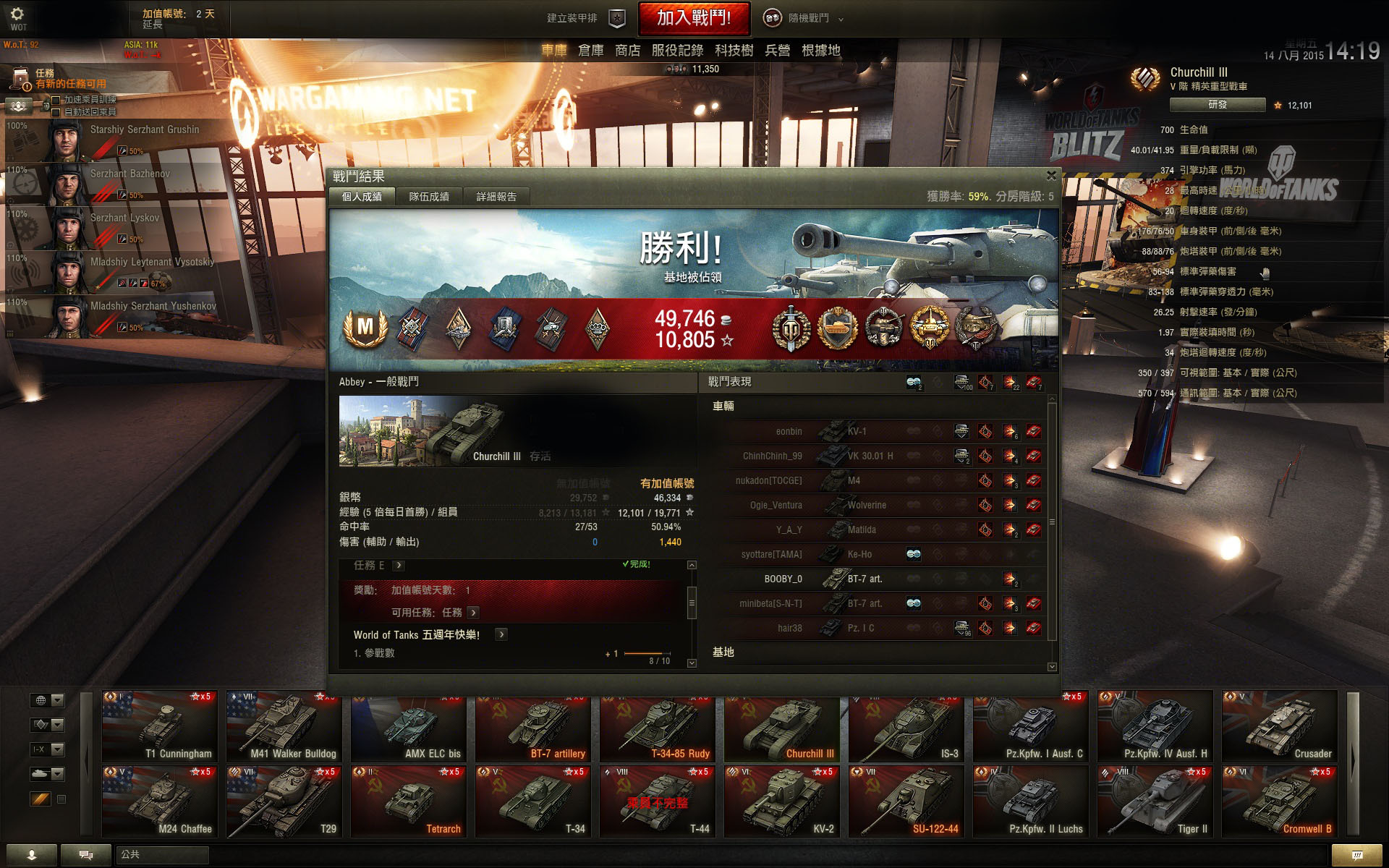
Task: Select the Tiger II tank thumbnail
Action: click(x=1155, y=801)
